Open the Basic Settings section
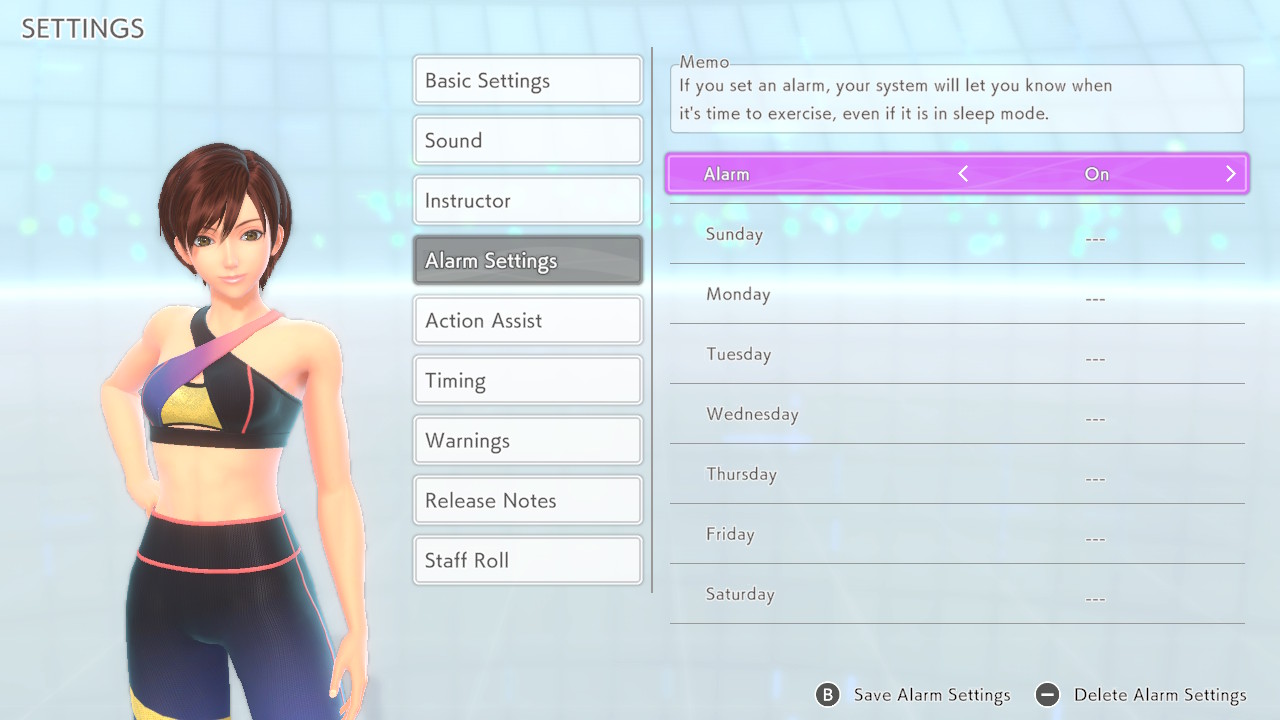 point(527,81)
